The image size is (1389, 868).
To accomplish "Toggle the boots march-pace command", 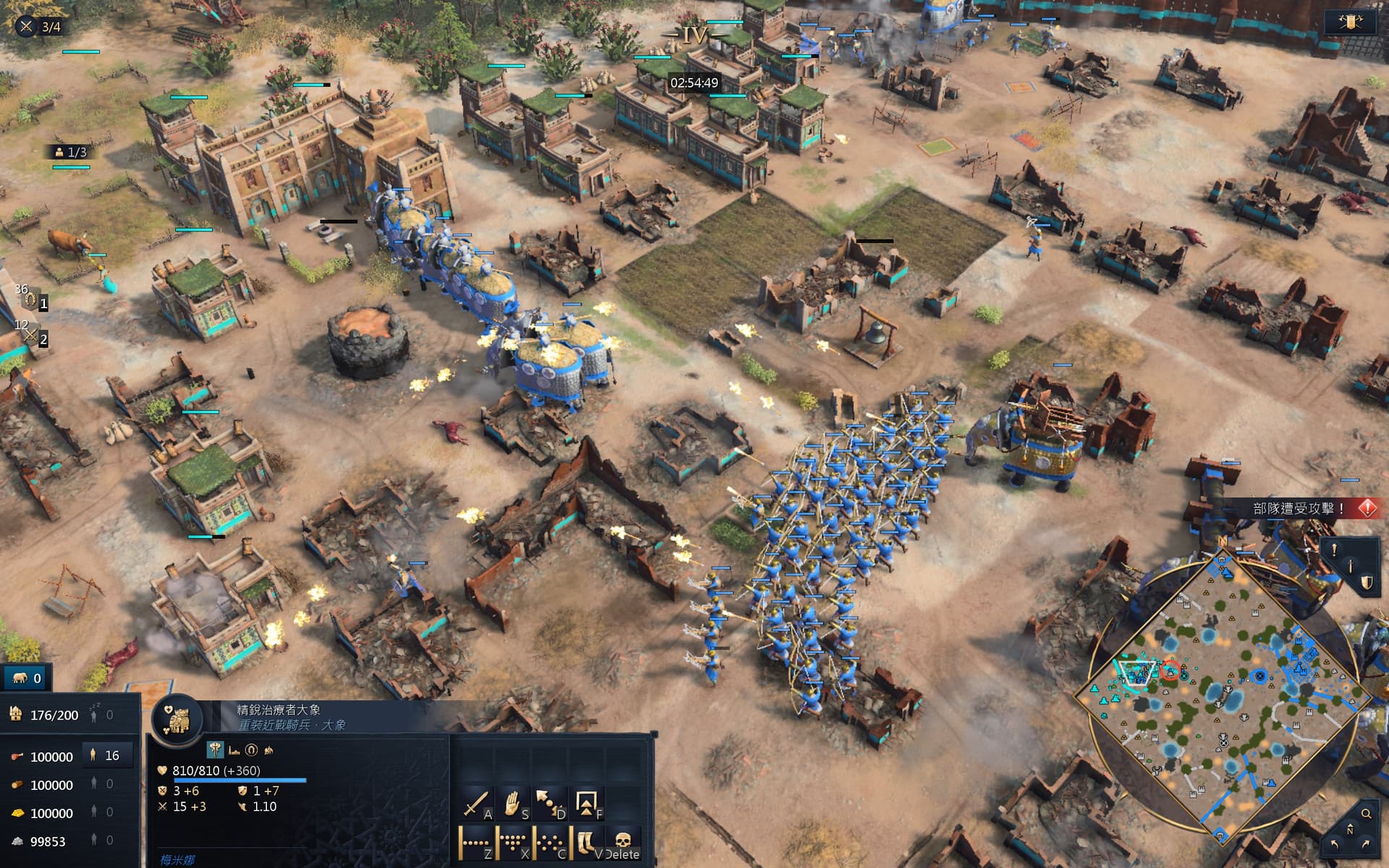I will [586, 843].
